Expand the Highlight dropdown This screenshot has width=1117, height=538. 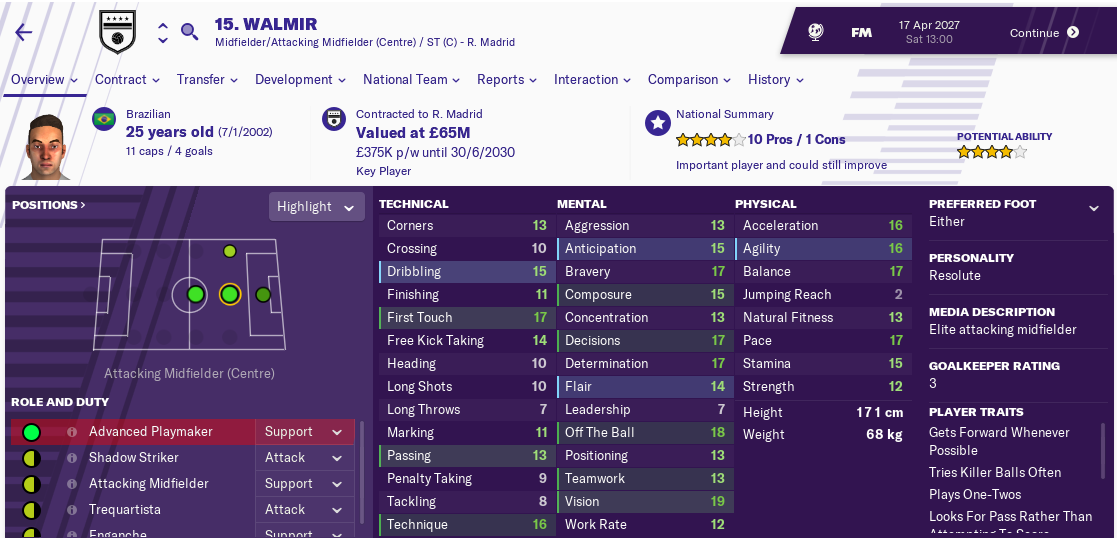tap(315, 207)
